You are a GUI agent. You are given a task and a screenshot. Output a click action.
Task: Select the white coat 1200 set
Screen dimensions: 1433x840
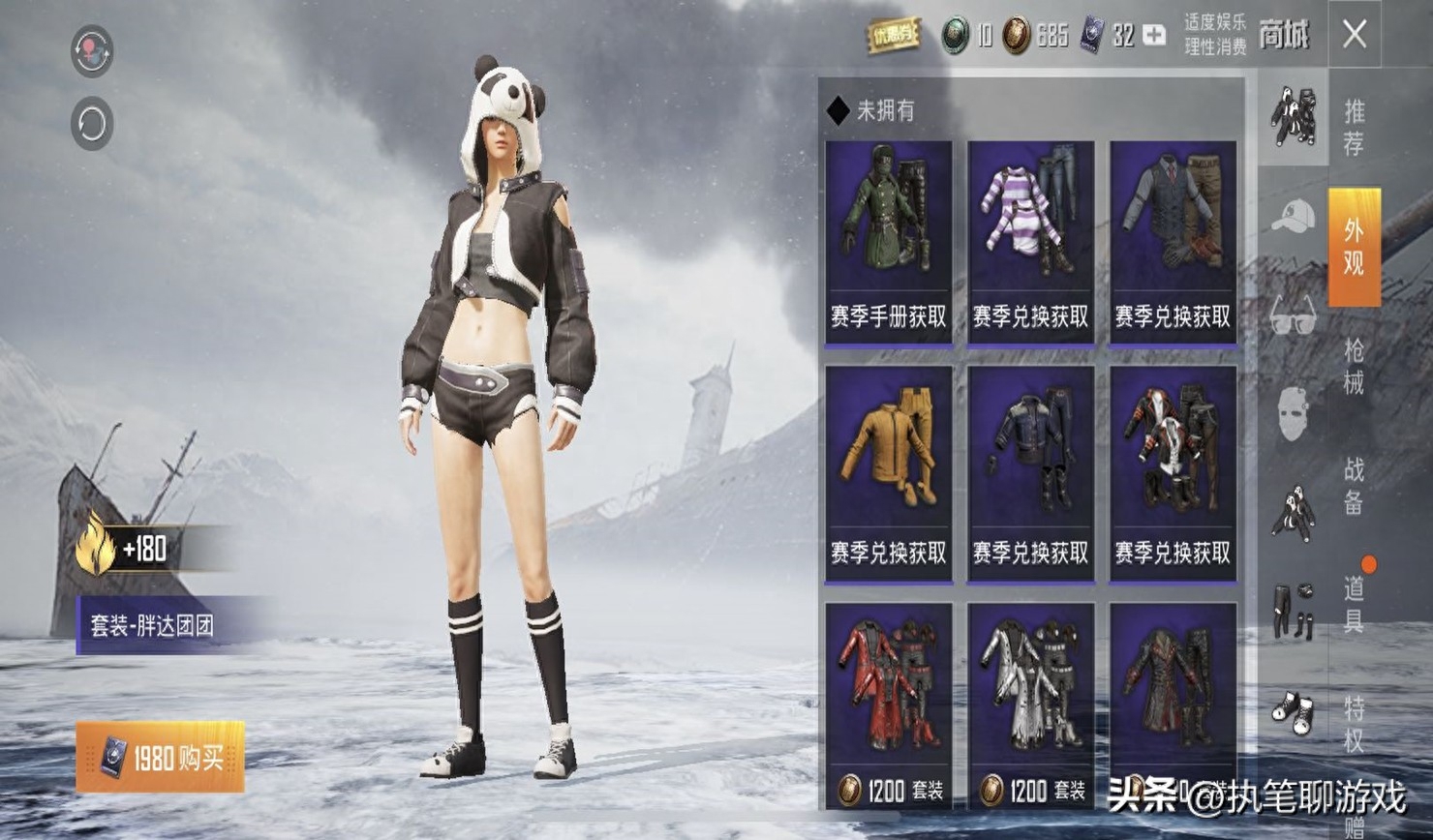[1030, 705]
